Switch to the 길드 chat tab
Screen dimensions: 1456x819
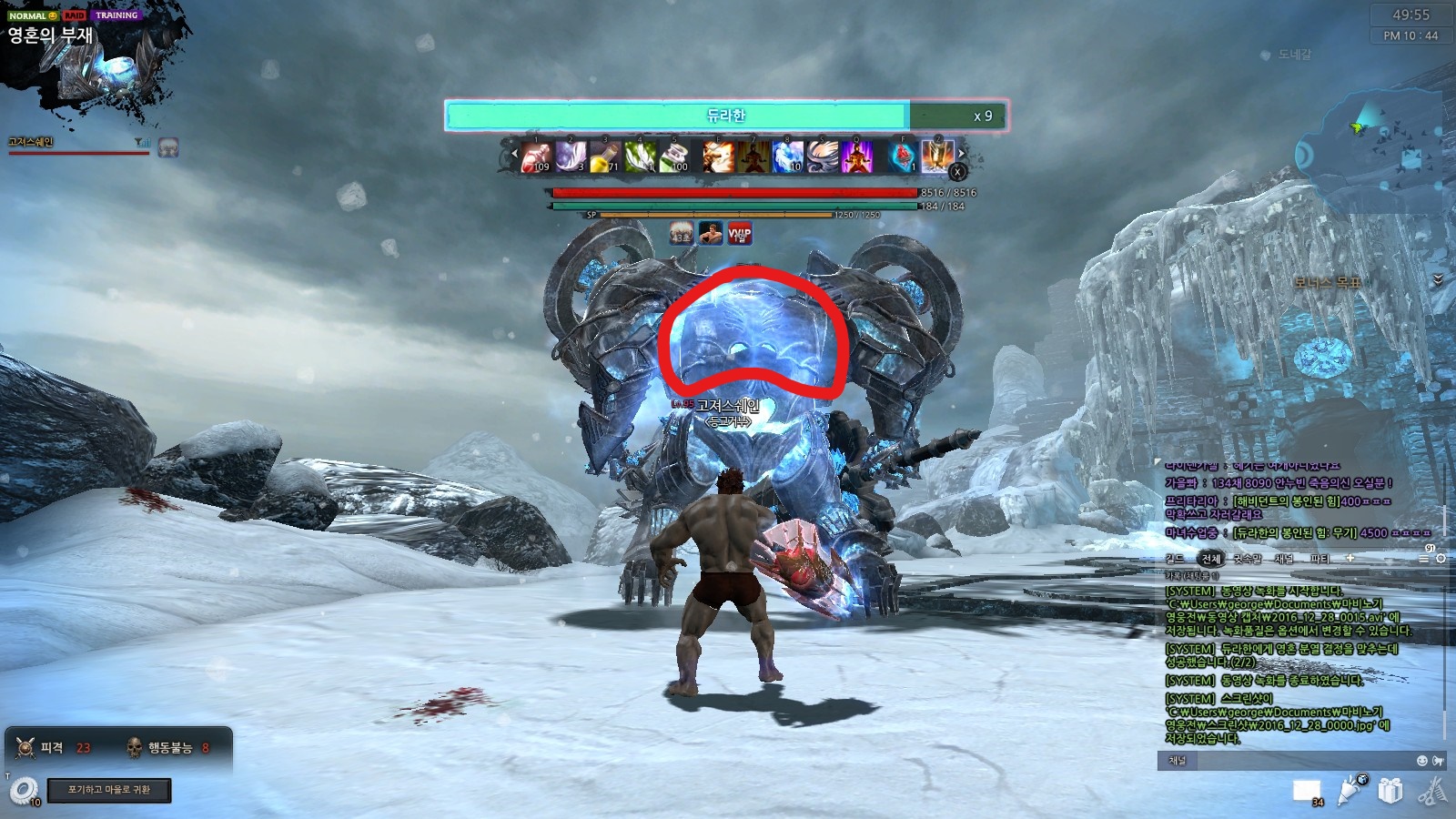tap(1175, 559)
